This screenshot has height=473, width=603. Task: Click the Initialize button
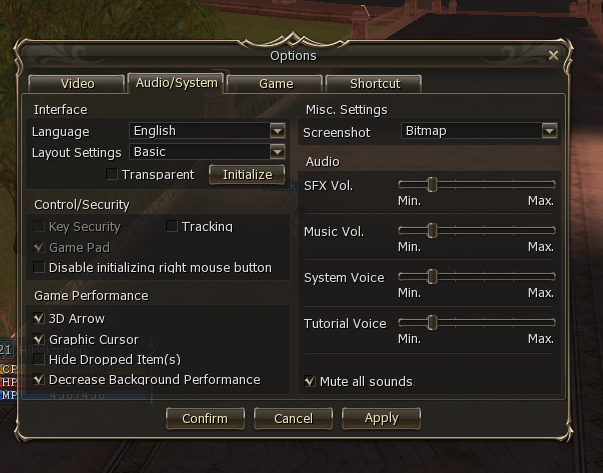click(x=247, y=174)
